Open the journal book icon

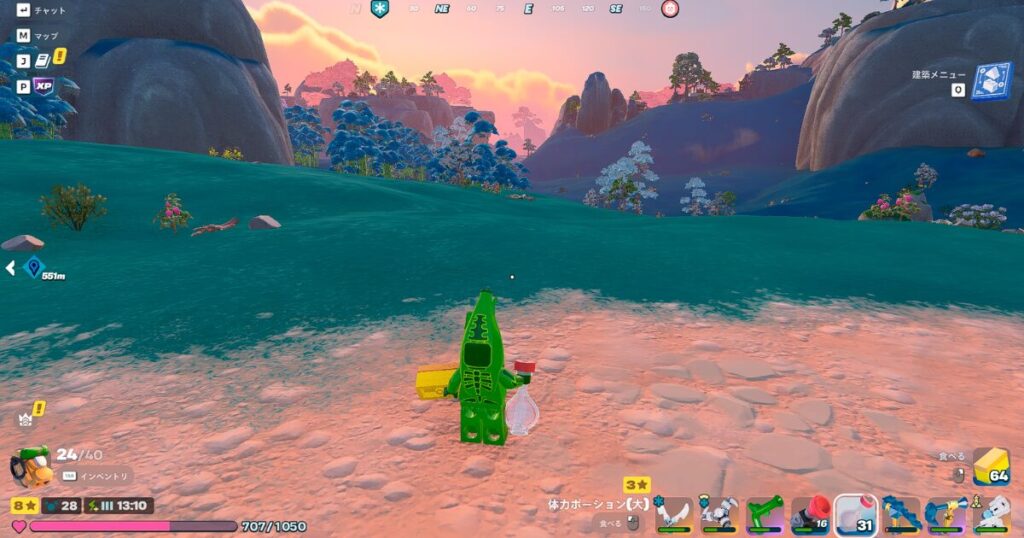(x=43, y=60)
